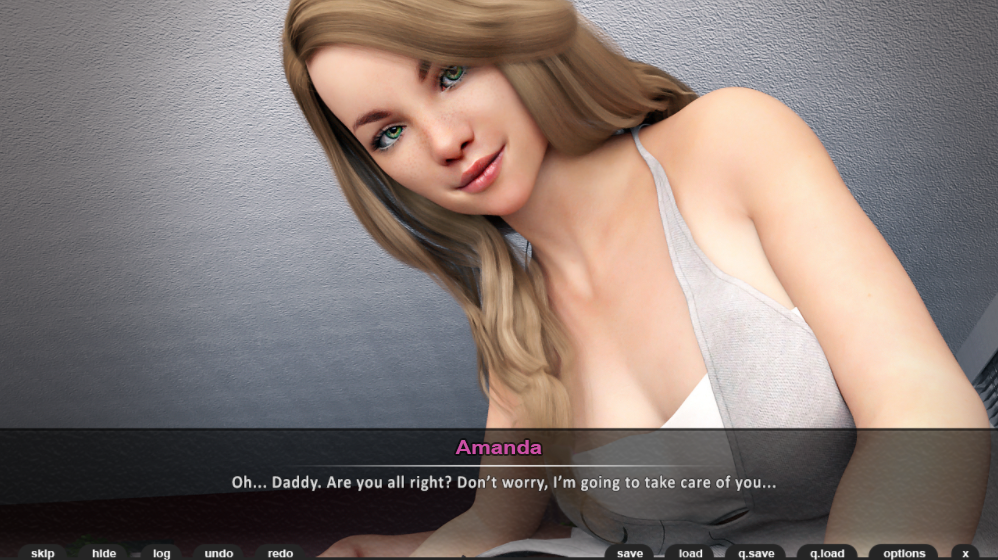This screenshot has width=998, height=560.
Task: Quick save with q.save
Action: click(x=755, y=553)
